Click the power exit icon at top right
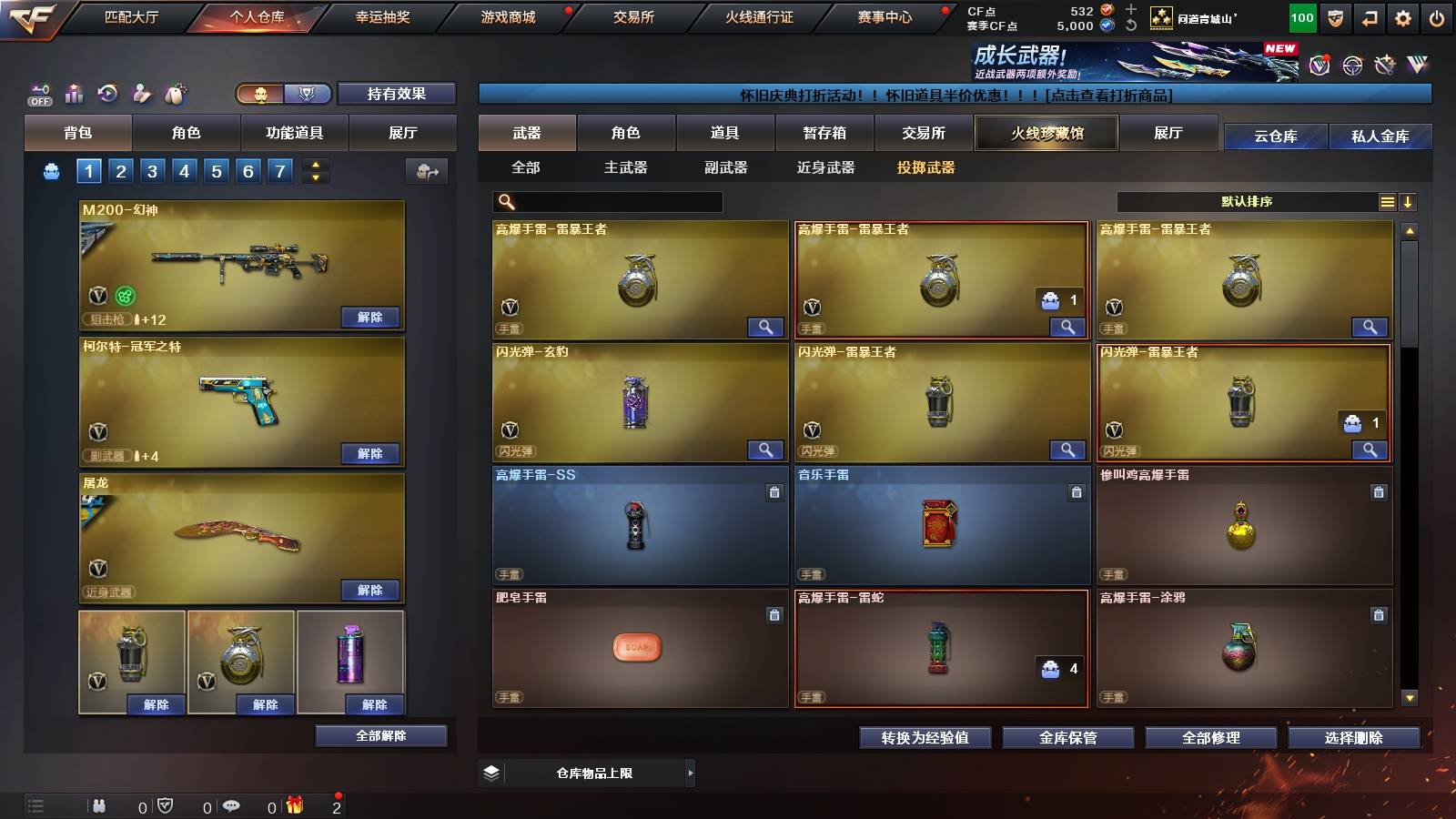1456x819 pixels. pos(1437,16)
